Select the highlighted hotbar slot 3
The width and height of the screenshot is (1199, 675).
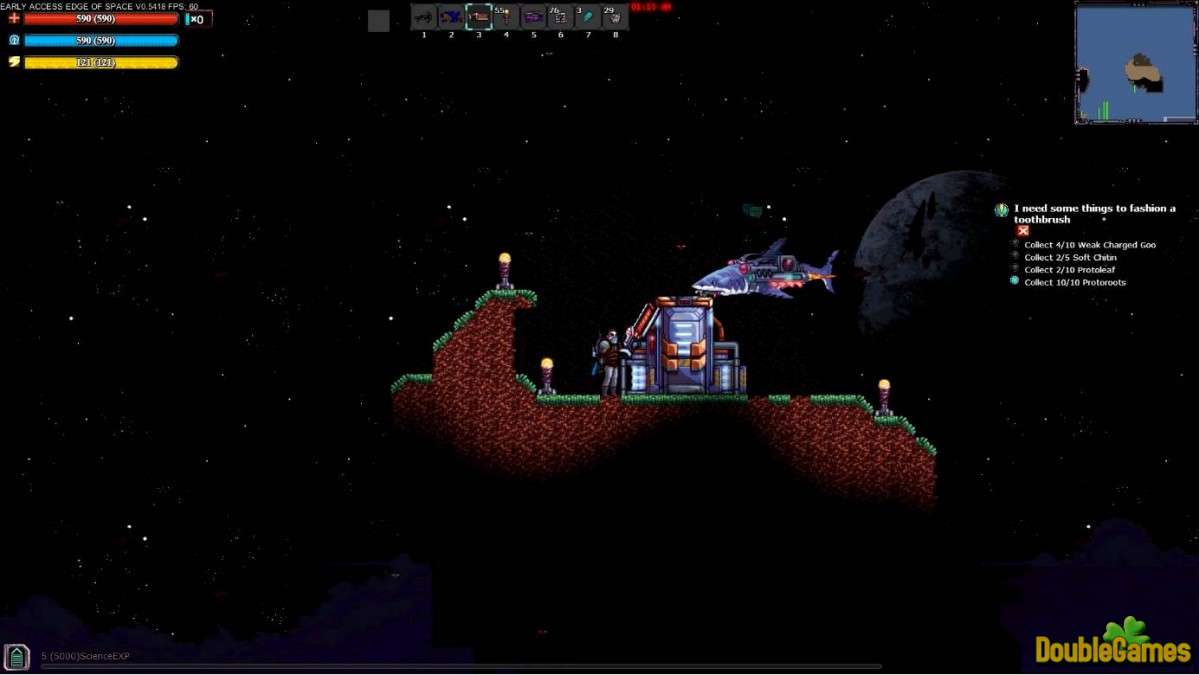pyautogui.click(x=479, y=17)
